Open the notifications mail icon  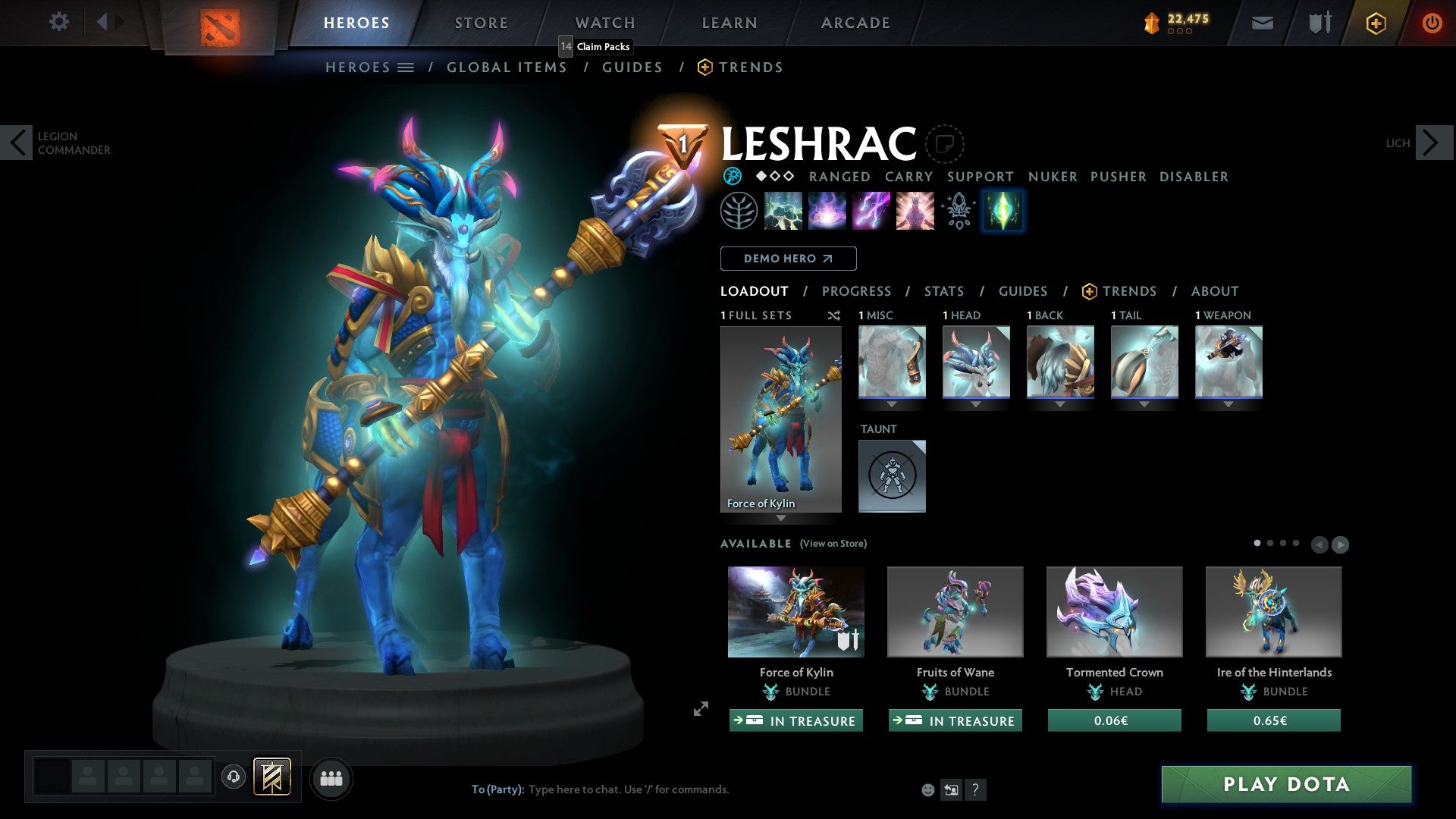click(1262, 23)
